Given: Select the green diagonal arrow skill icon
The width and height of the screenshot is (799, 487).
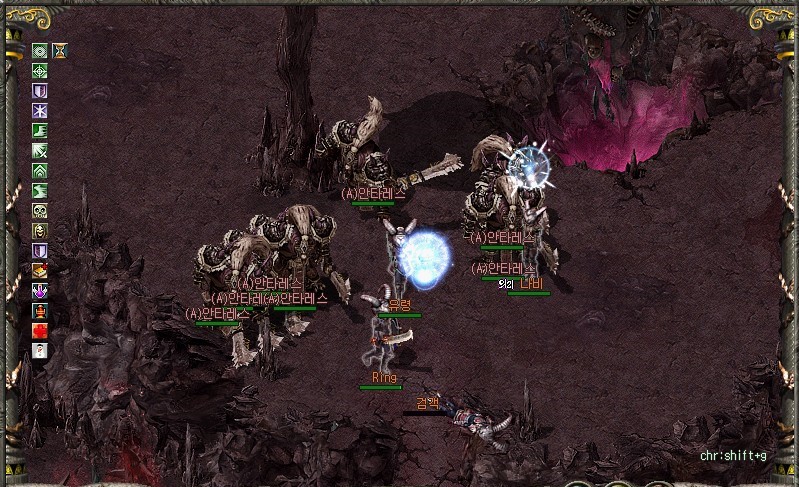Looking at the screenshot, I should click(x=40, y=150).
